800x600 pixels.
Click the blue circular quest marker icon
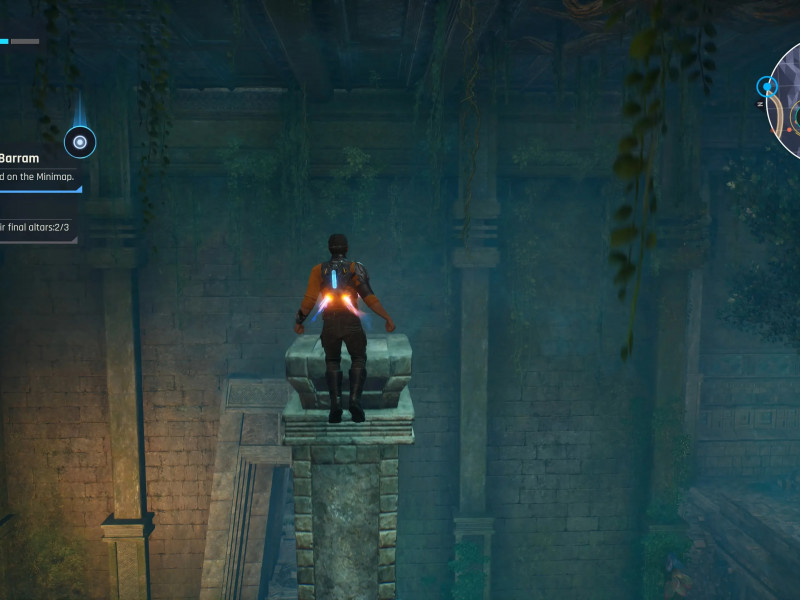pyautogui.click(x=80, y=142)
